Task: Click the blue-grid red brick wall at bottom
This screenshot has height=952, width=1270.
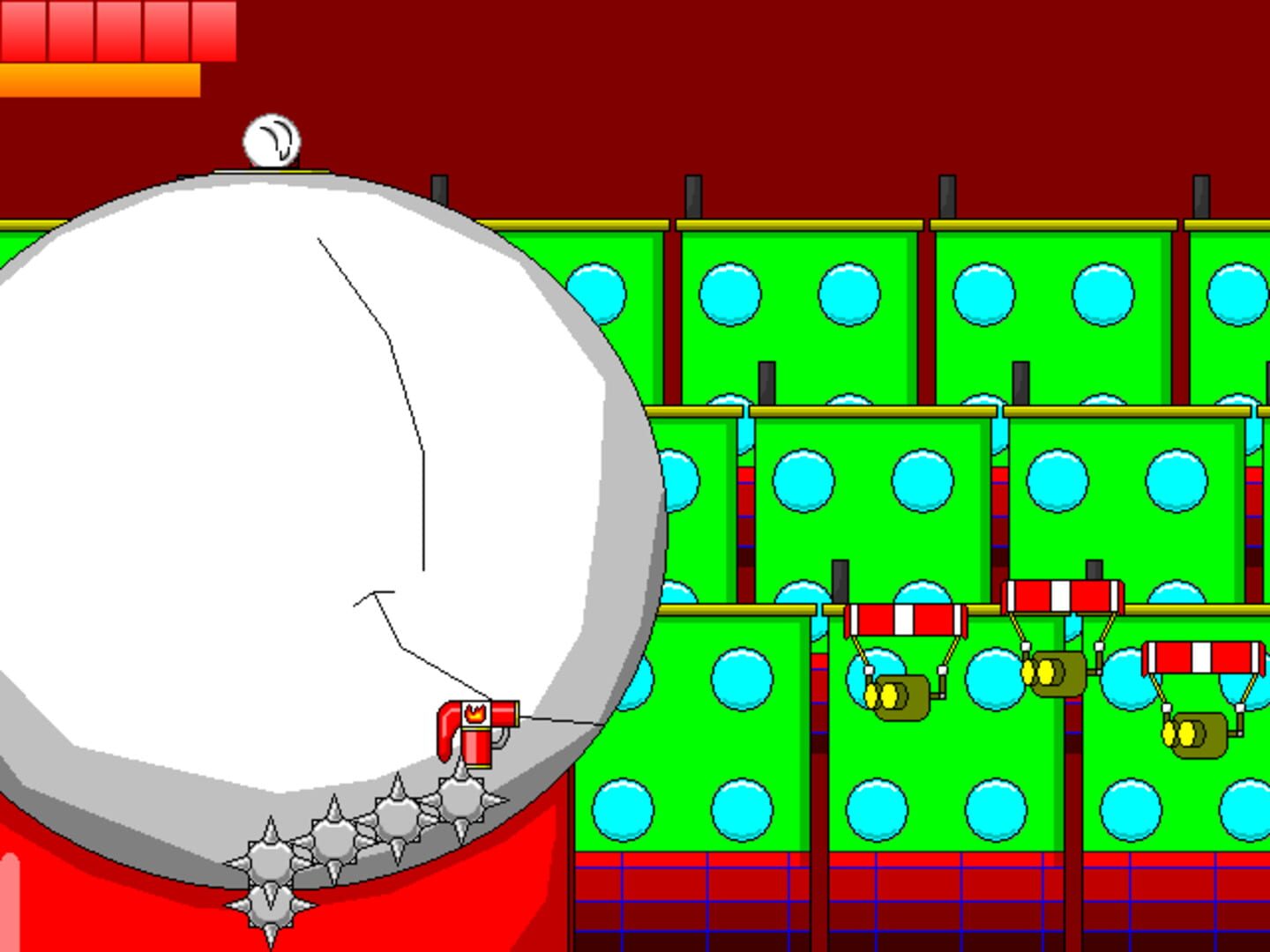Action: tap(706, 899)
